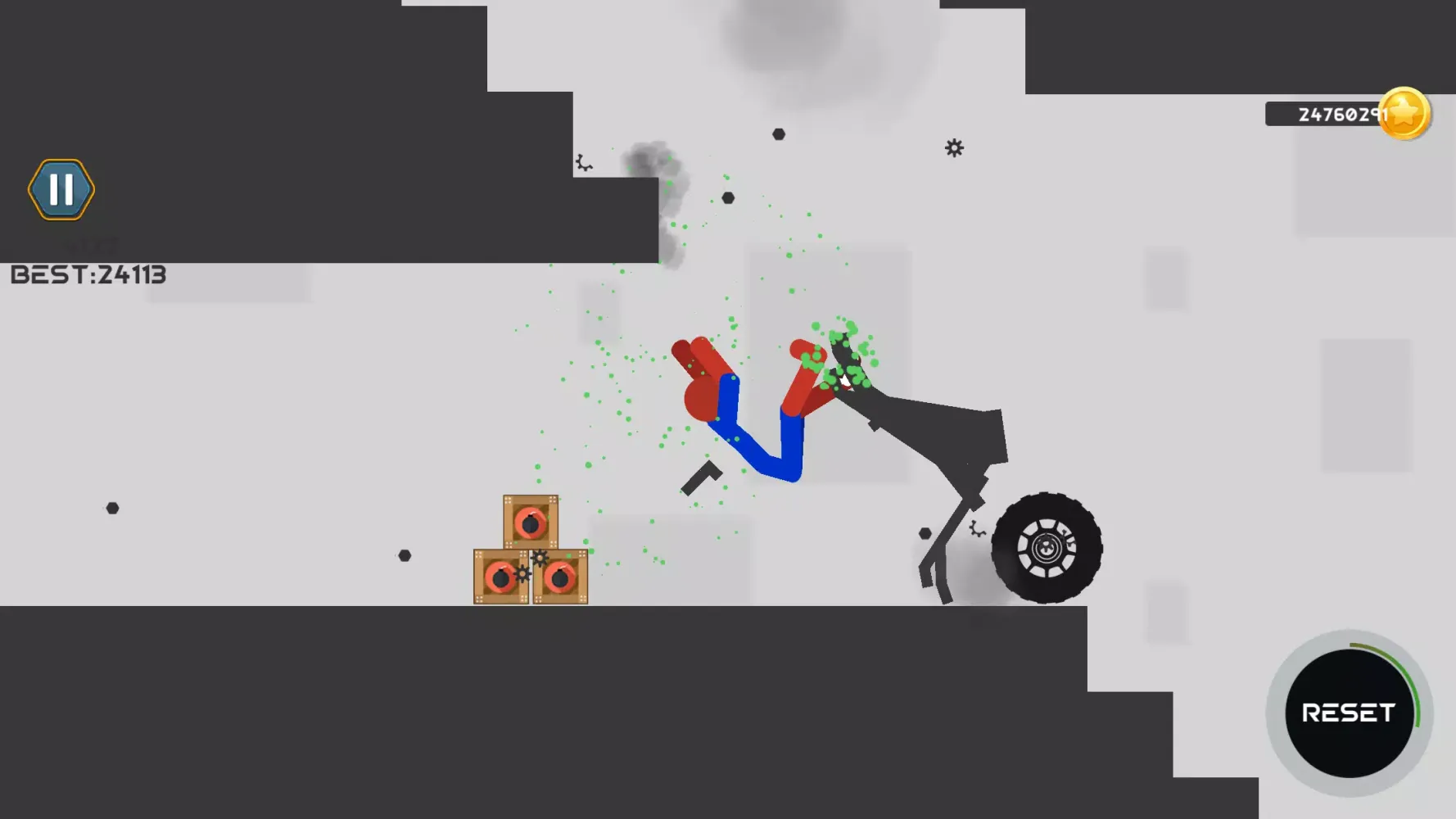1456x819 pixels.
Task: Click the hexagonal bolt on far left
Action: (111, 507)
